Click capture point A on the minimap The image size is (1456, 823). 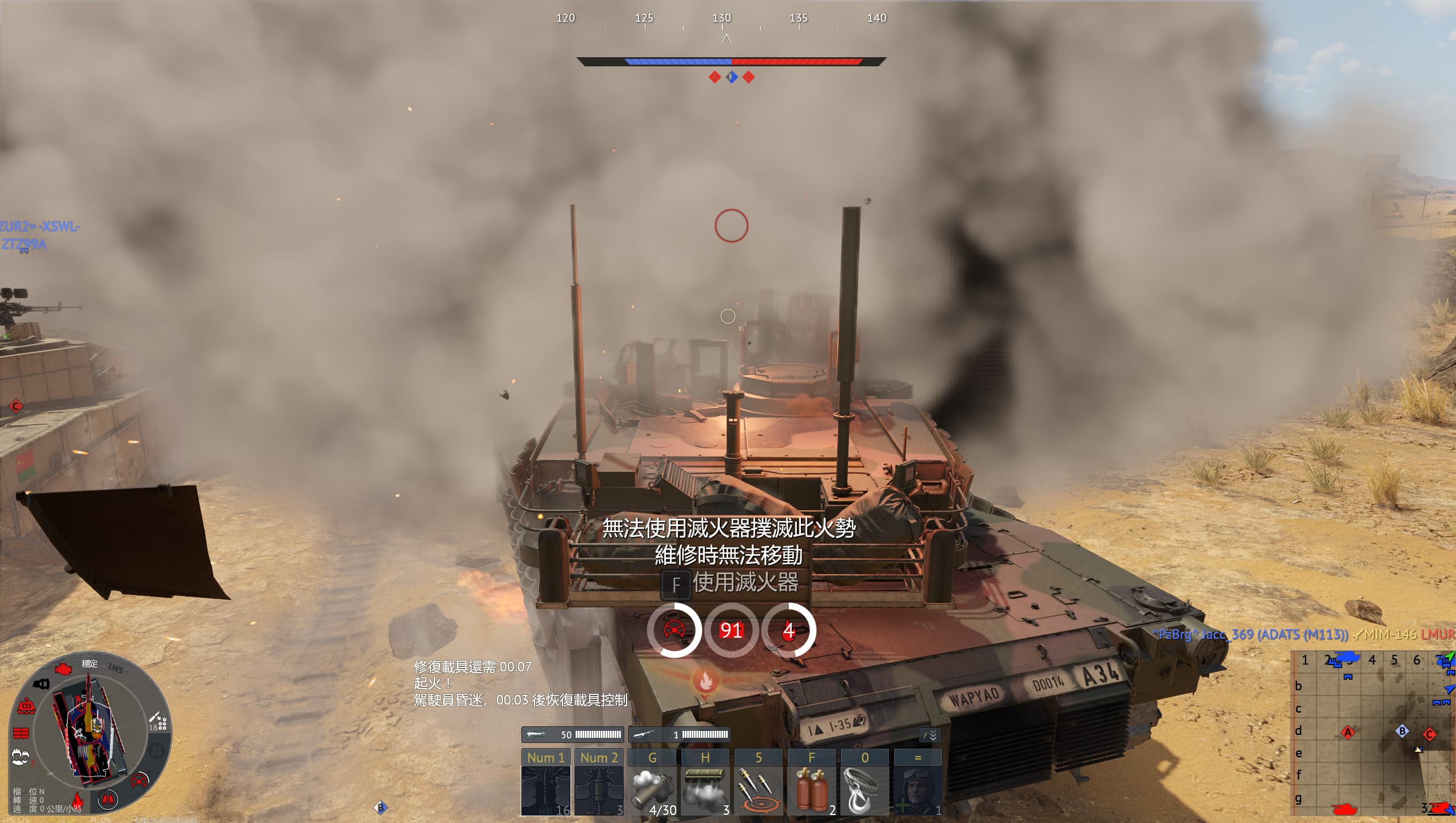[1347, 732]
